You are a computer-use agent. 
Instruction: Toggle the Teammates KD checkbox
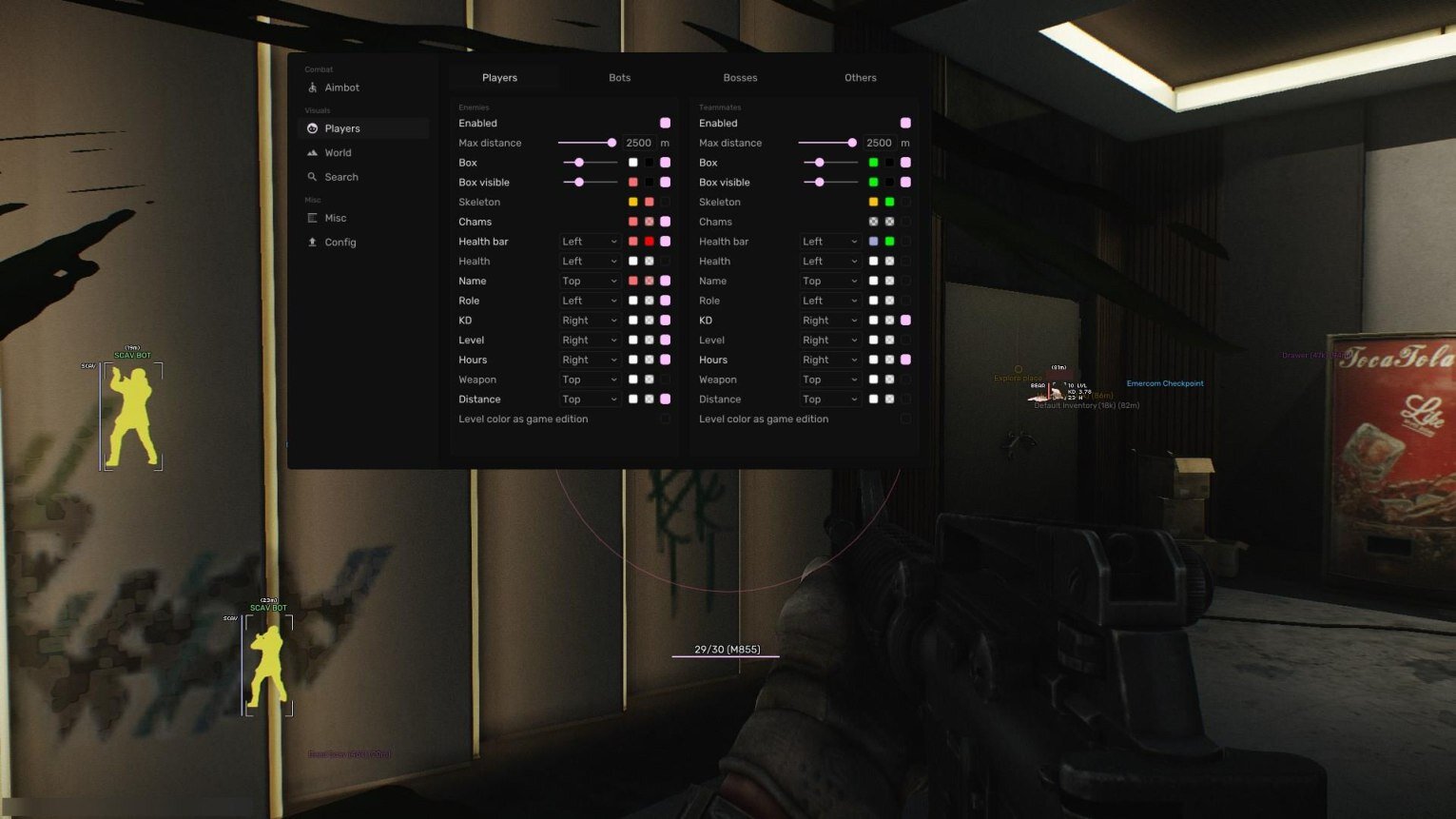point(905,321)
